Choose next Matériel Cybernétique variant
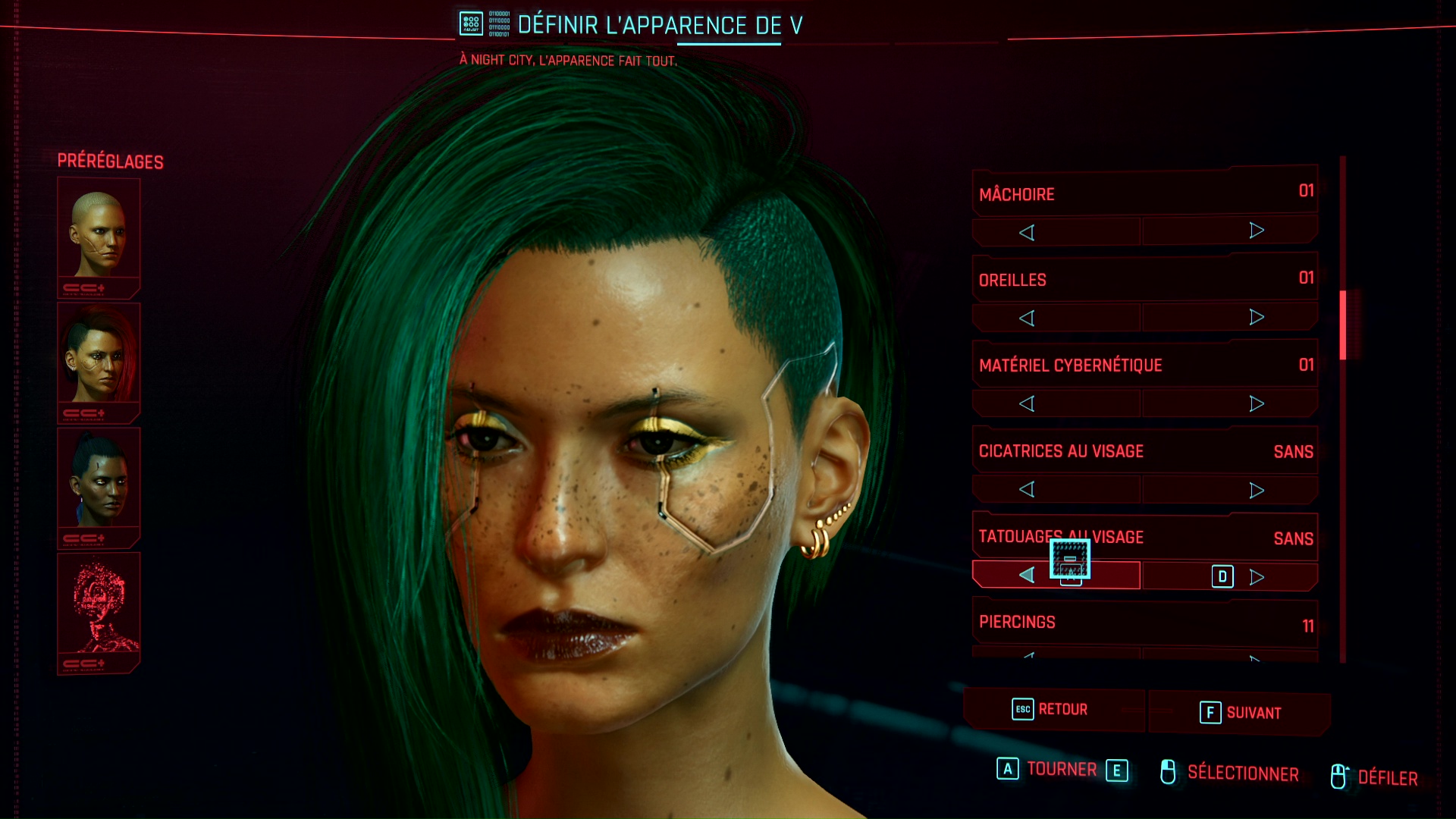The width and height of the screenshot is (1456, 819). (x=1256, y=403)
